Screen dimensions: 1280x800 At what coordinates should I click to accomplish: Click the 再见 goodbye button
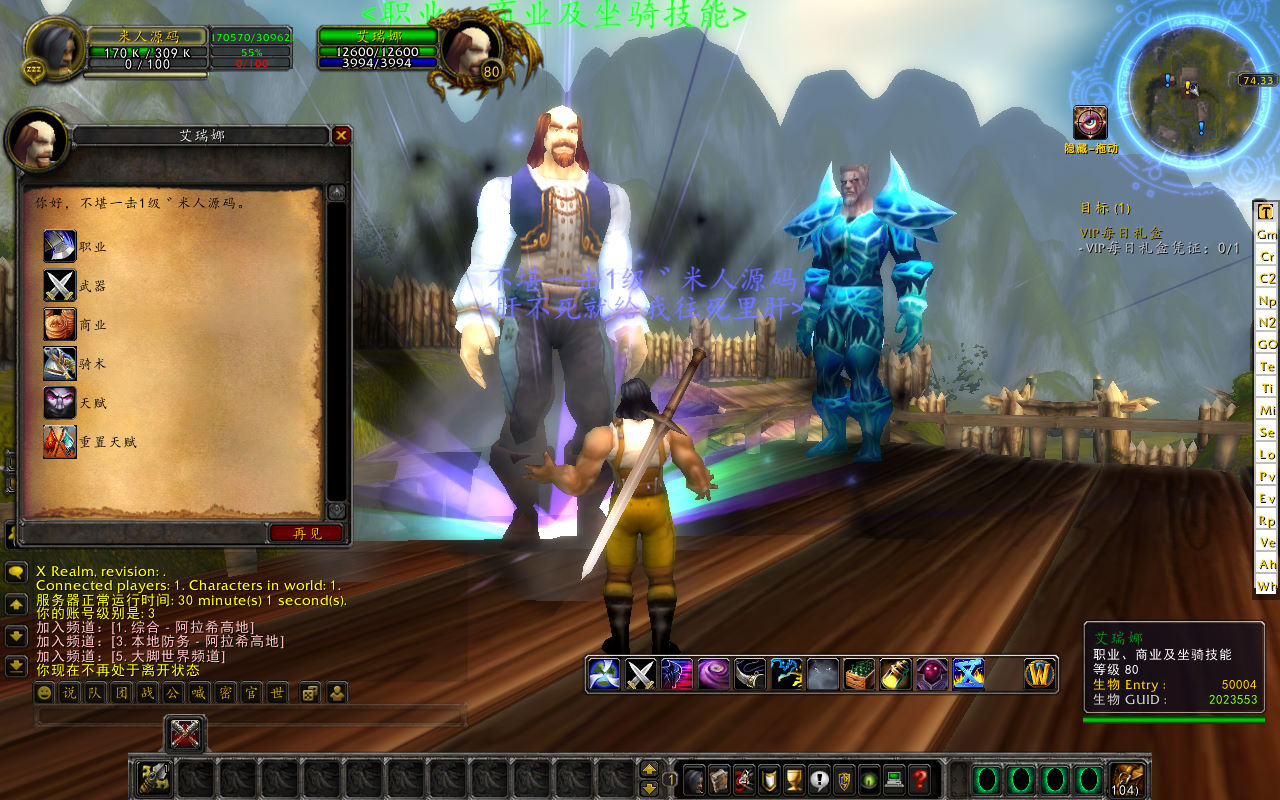(306, 533)
